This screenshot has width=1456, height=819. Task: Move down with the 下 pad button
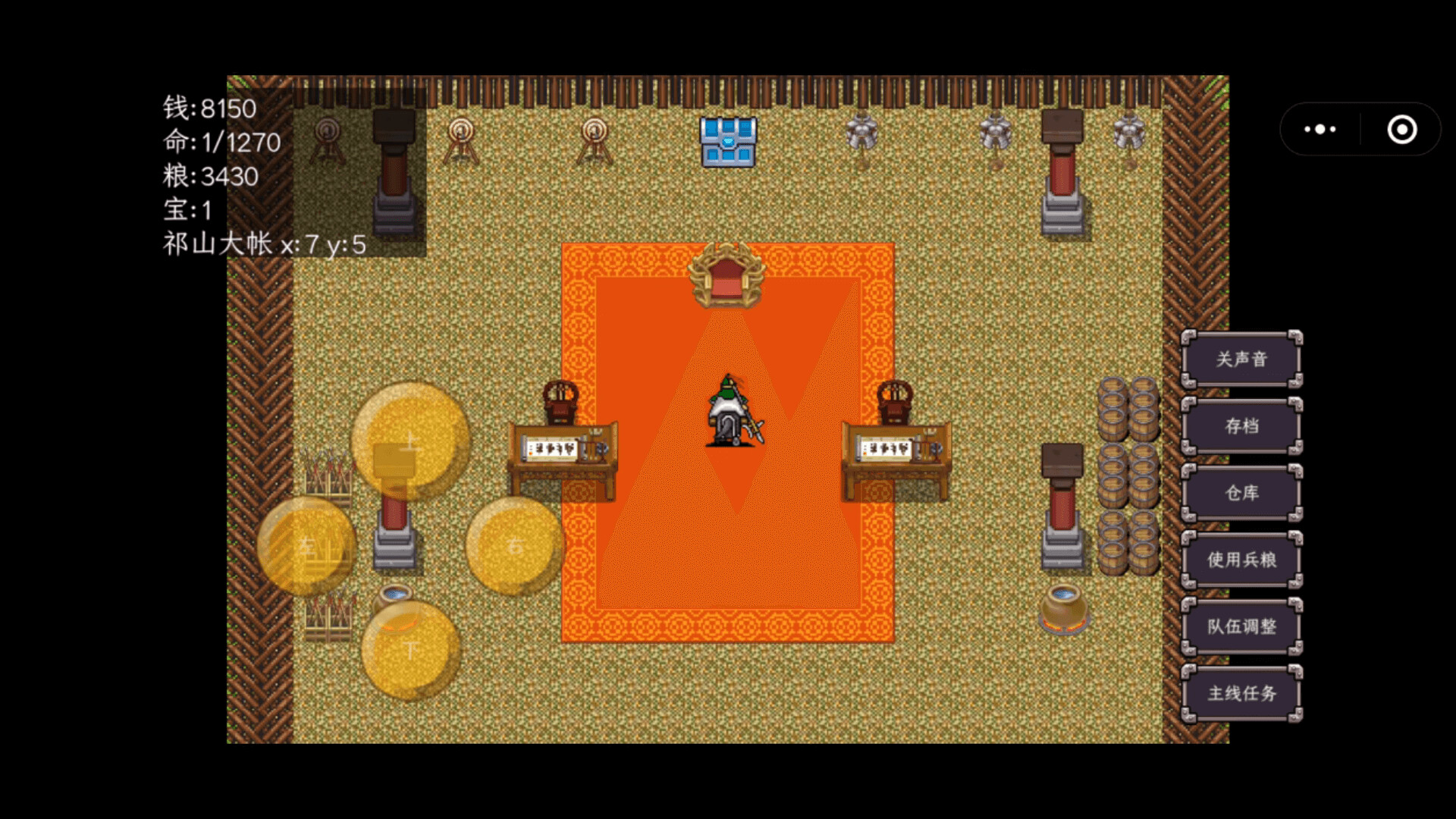pos(410,650)
